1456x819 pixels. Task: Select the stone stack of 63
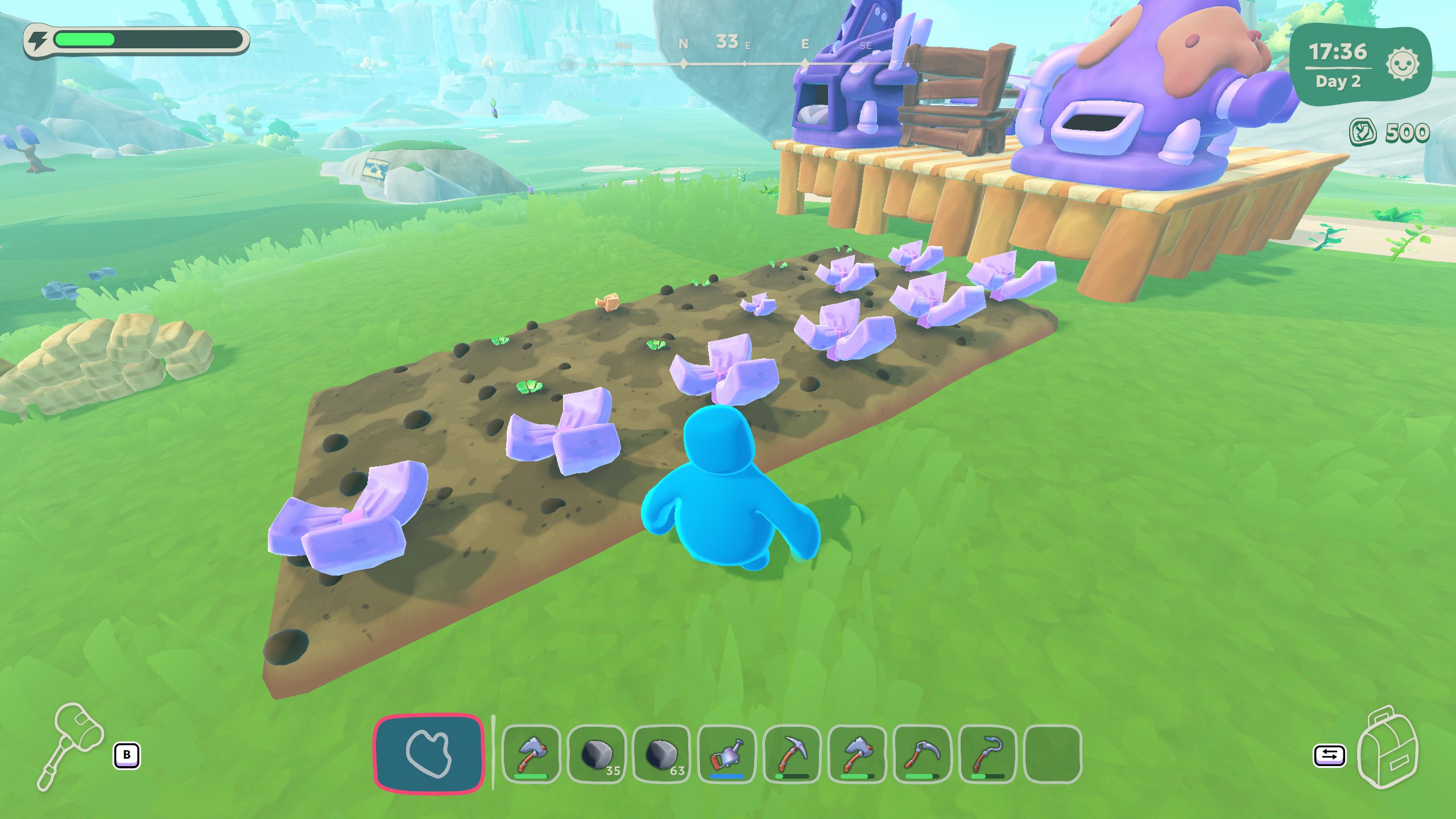(x=661, y=754)
